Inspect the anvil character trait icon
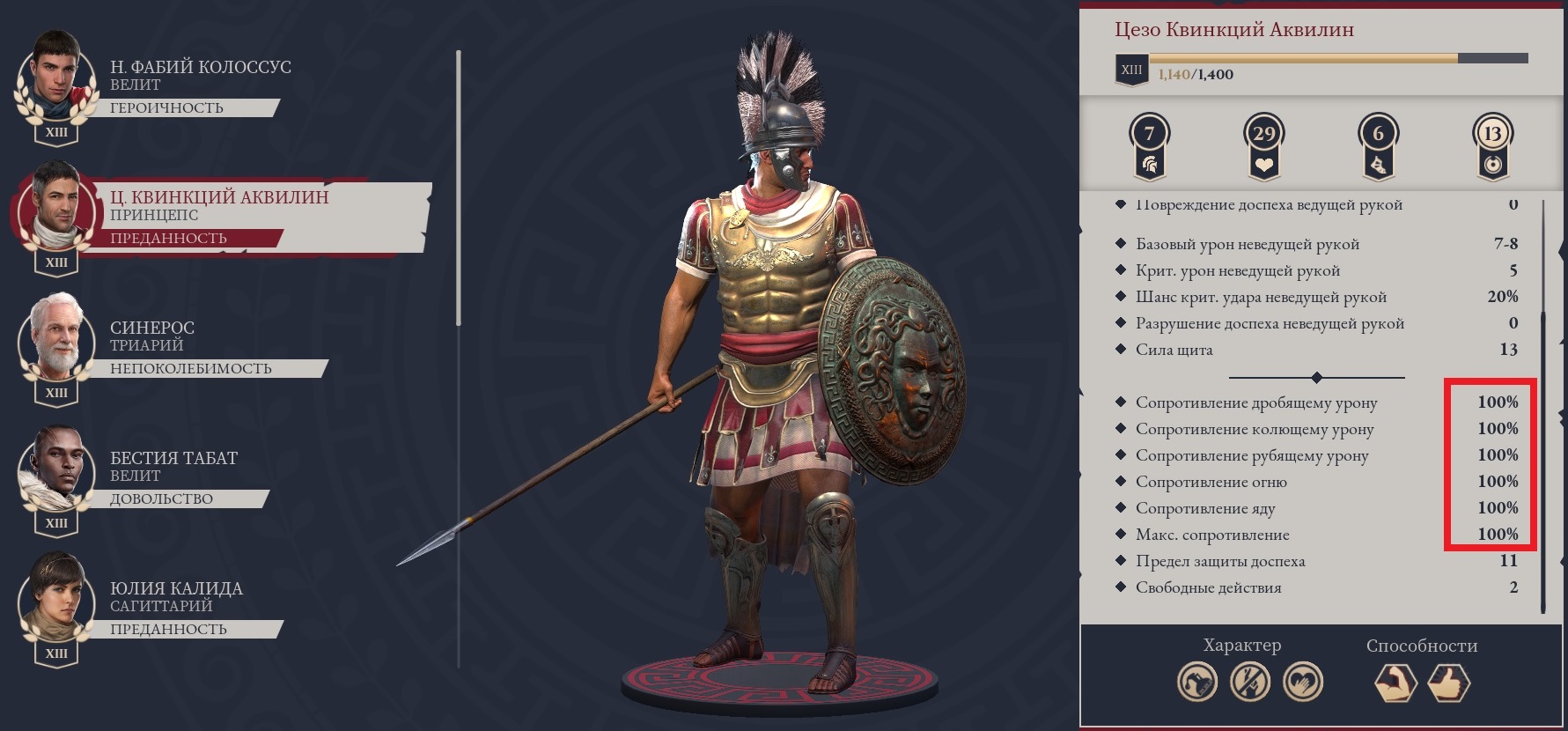 click(1197, 683)
